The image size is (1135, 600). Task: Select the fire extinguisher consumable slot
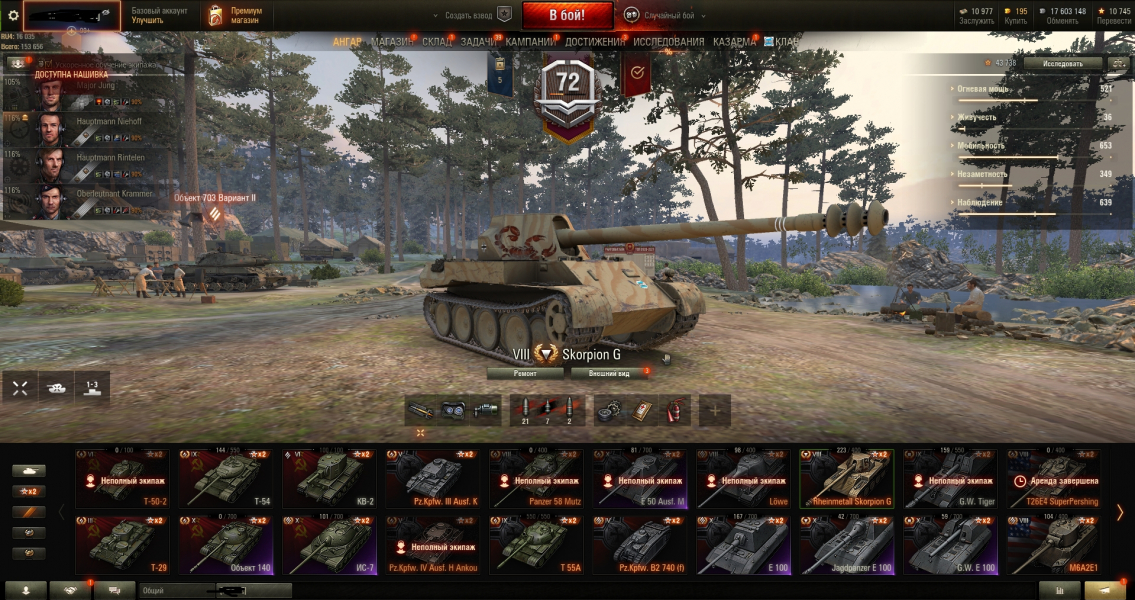(677, 409)
